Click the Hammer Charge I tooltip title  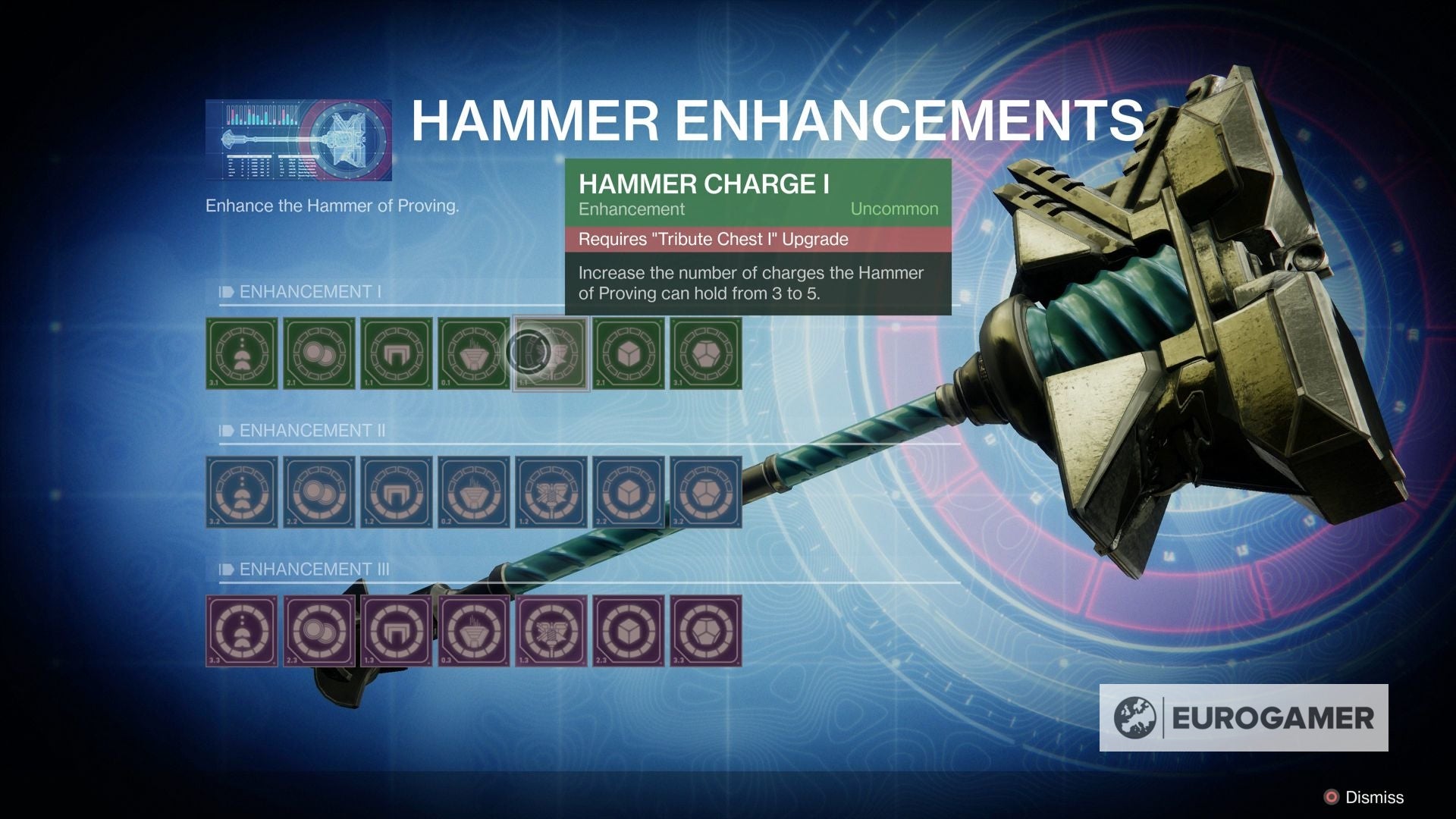(704, 184)
